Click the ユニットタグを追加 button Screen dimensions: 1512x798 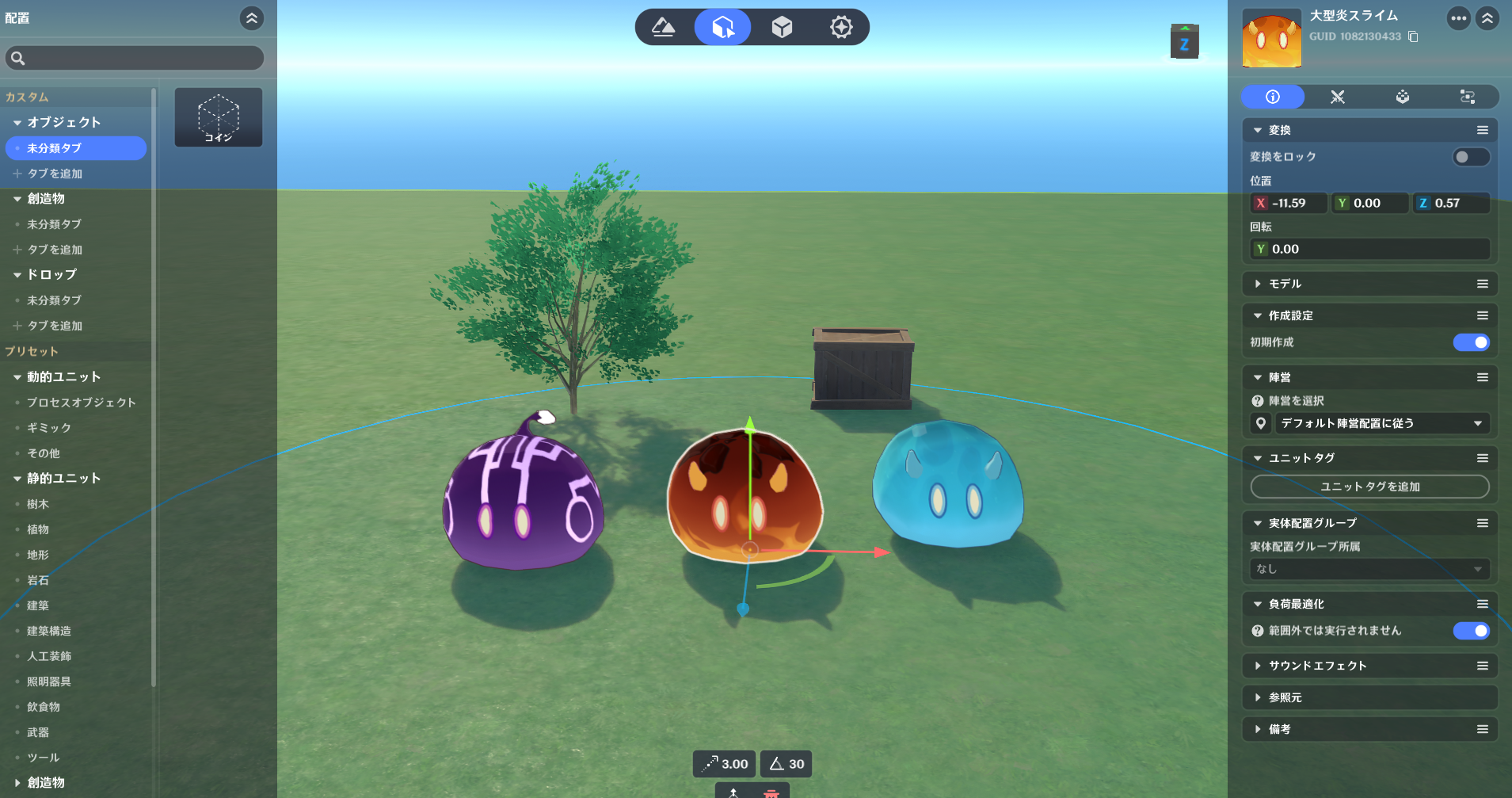(x=1369, y=487)
